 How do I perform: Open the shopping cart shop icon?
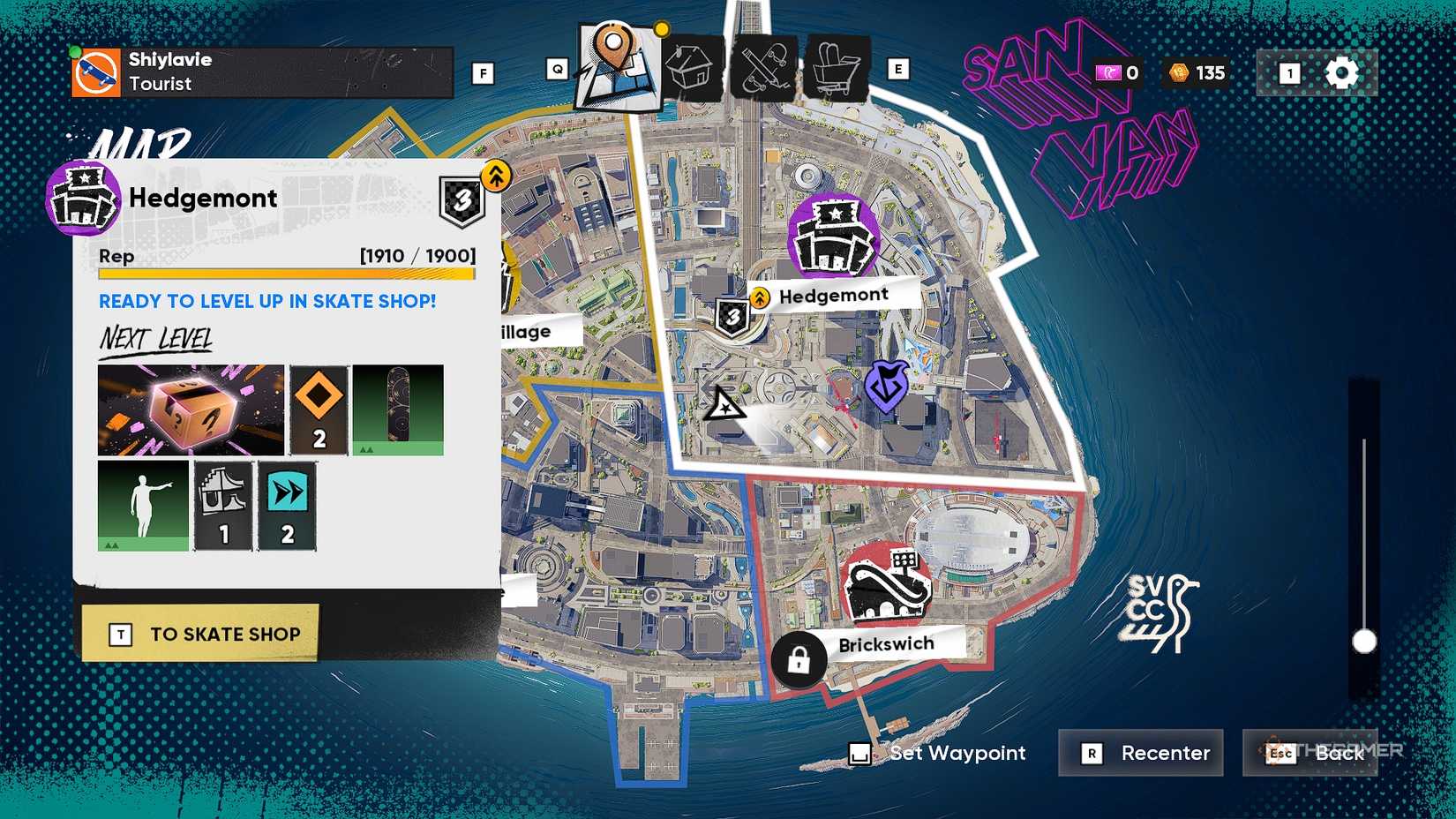click(x=837, y=66)
